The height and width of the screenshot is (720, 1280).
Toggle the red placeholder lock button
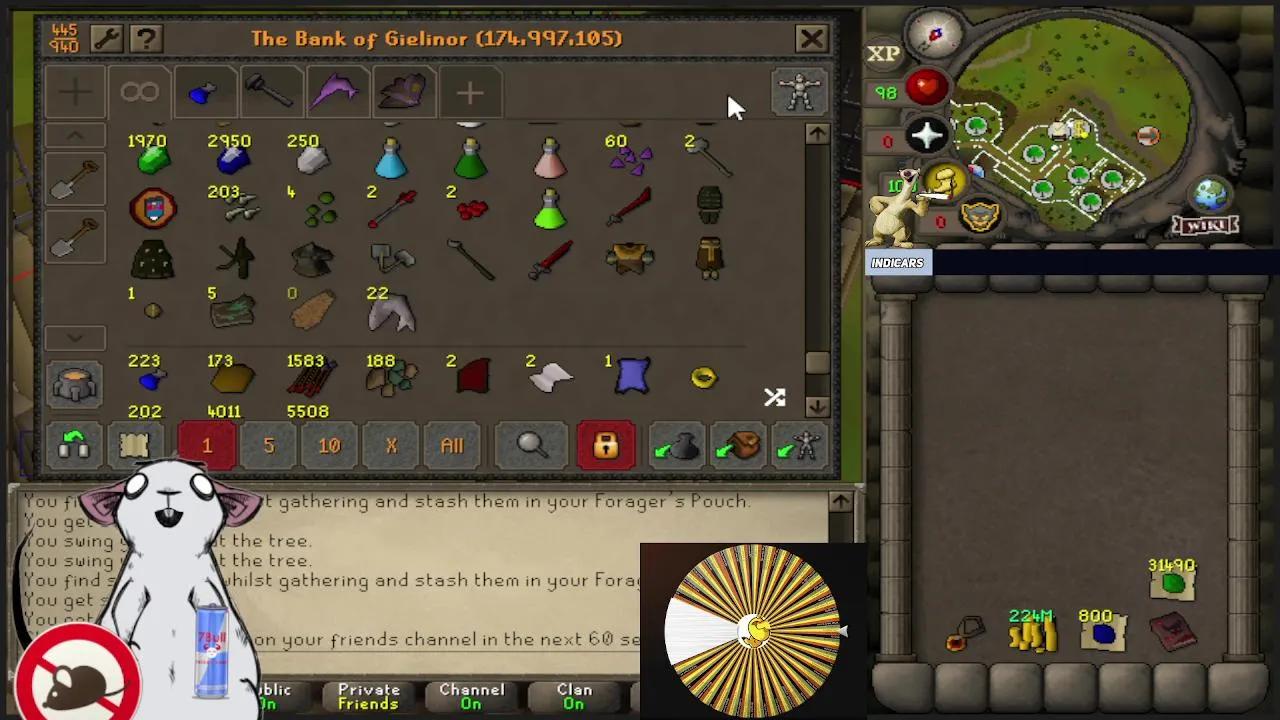pos(605,446)
